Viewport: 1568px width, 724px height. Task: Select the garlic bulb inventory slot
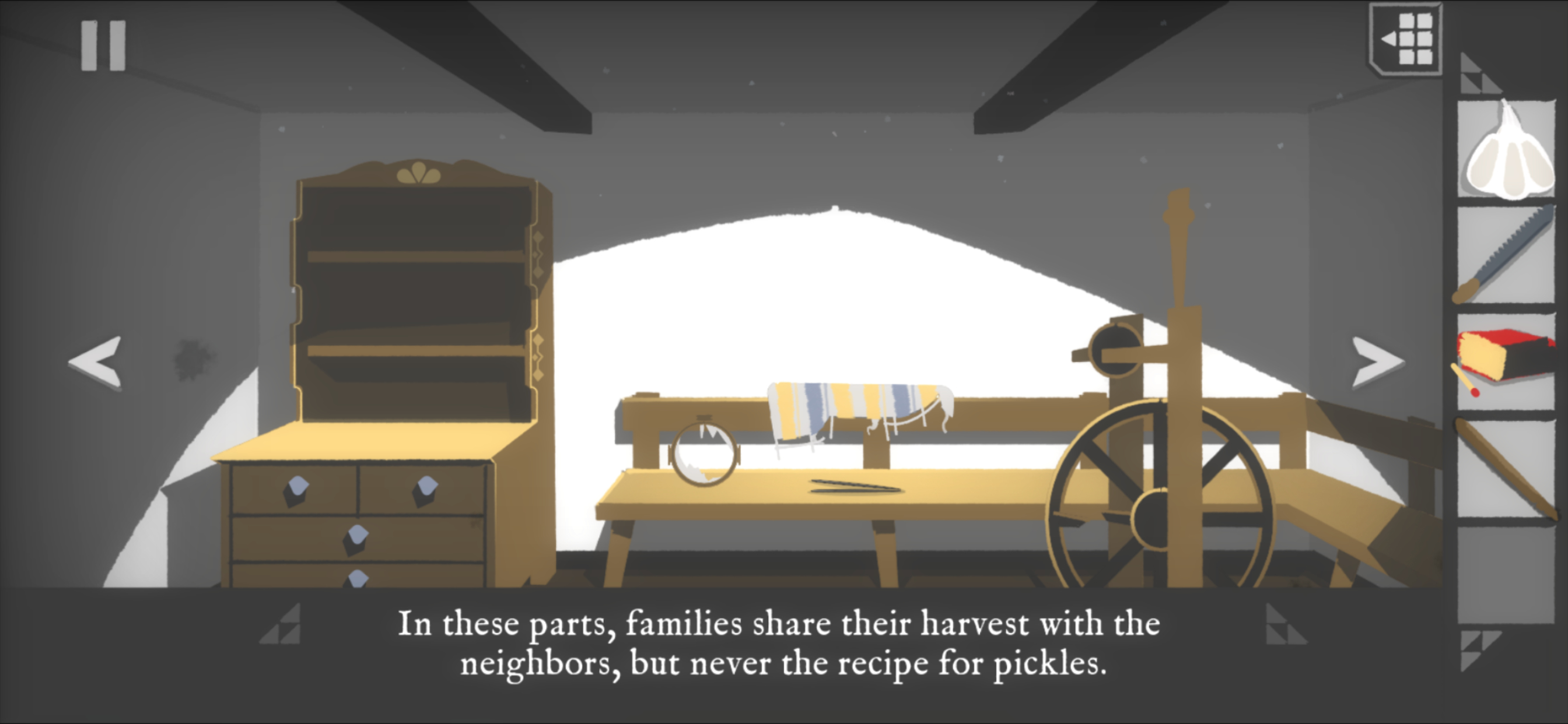[1507, 150]
